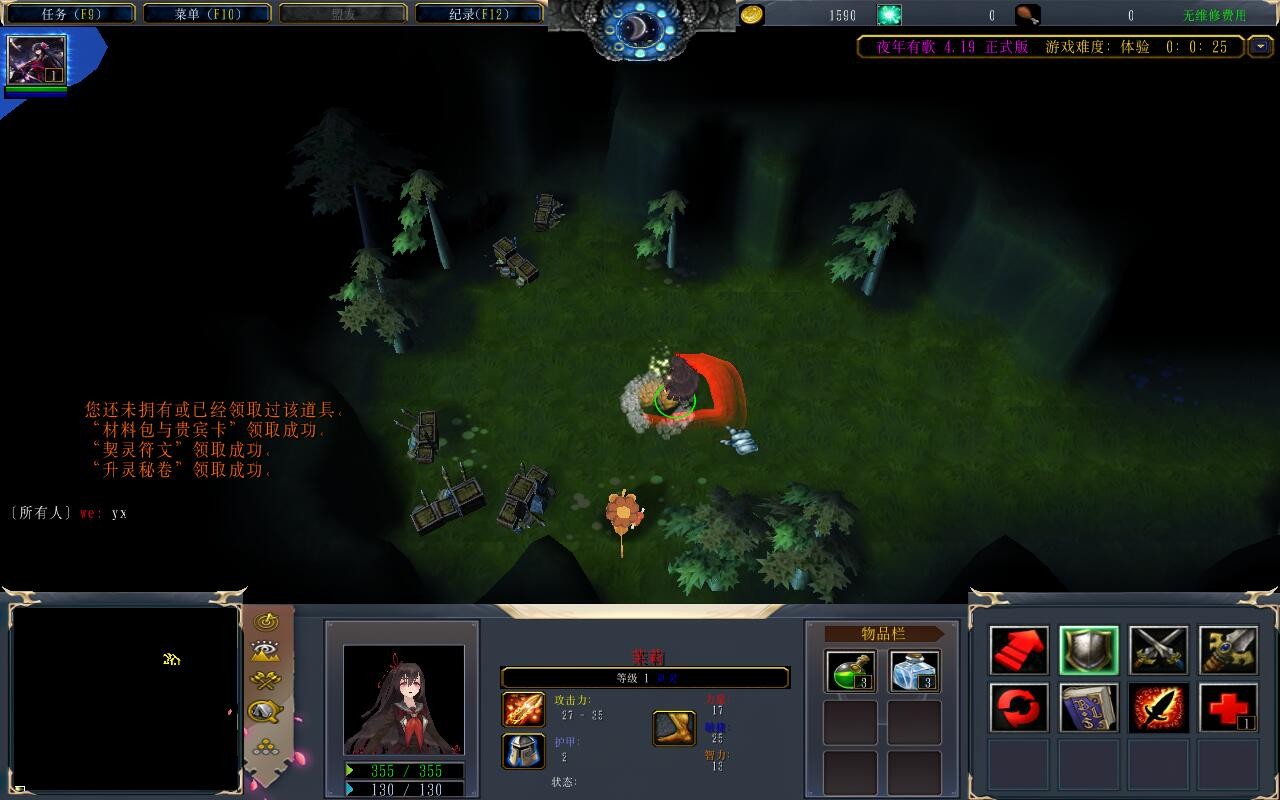Click the hero portrait to center the camera
Screen dimensions: 1280x800
[x=403, y=699]
